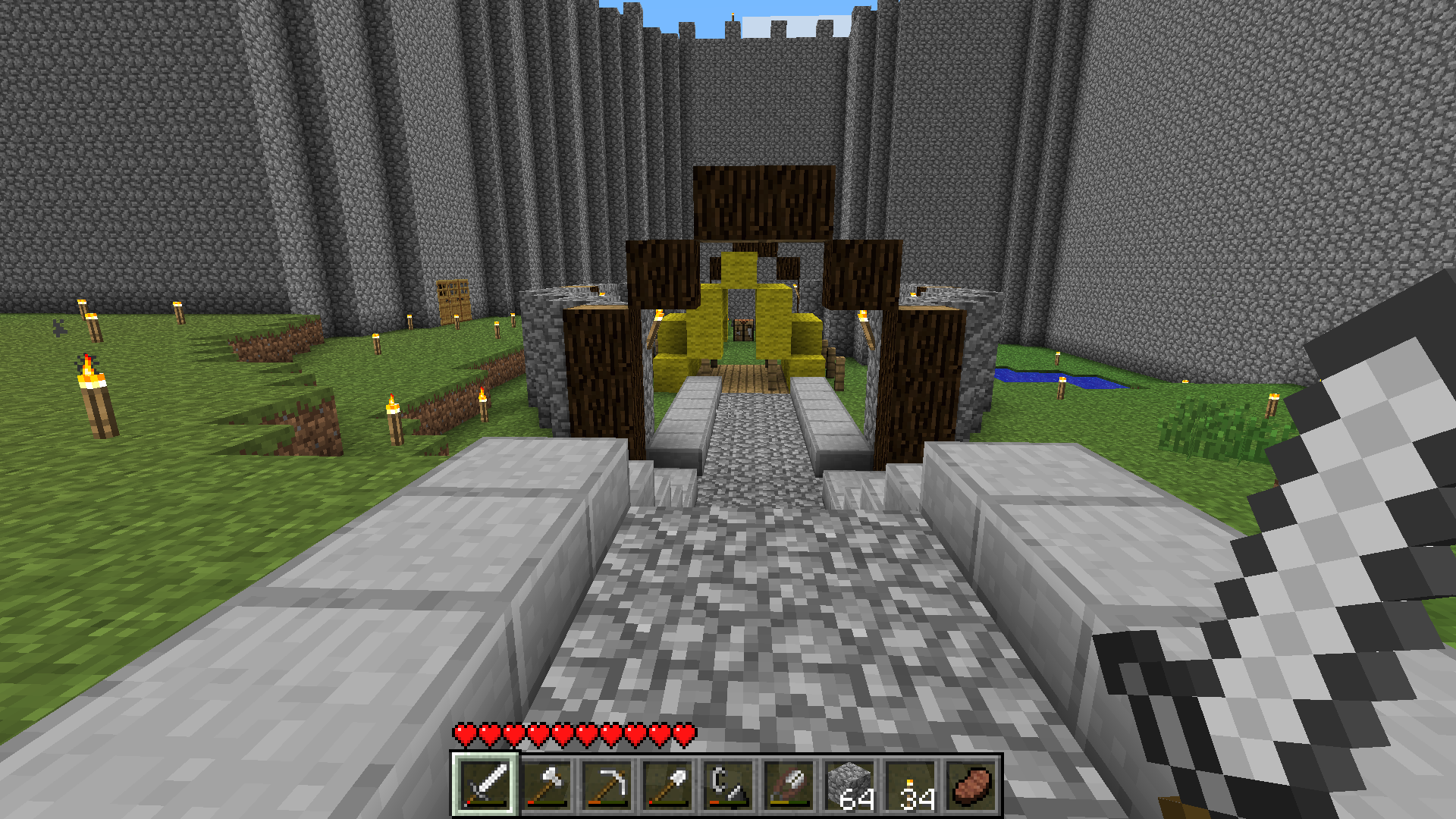1456x819 pixels.
Task: Choose the torch stack of 34
Action: point(910,785)
